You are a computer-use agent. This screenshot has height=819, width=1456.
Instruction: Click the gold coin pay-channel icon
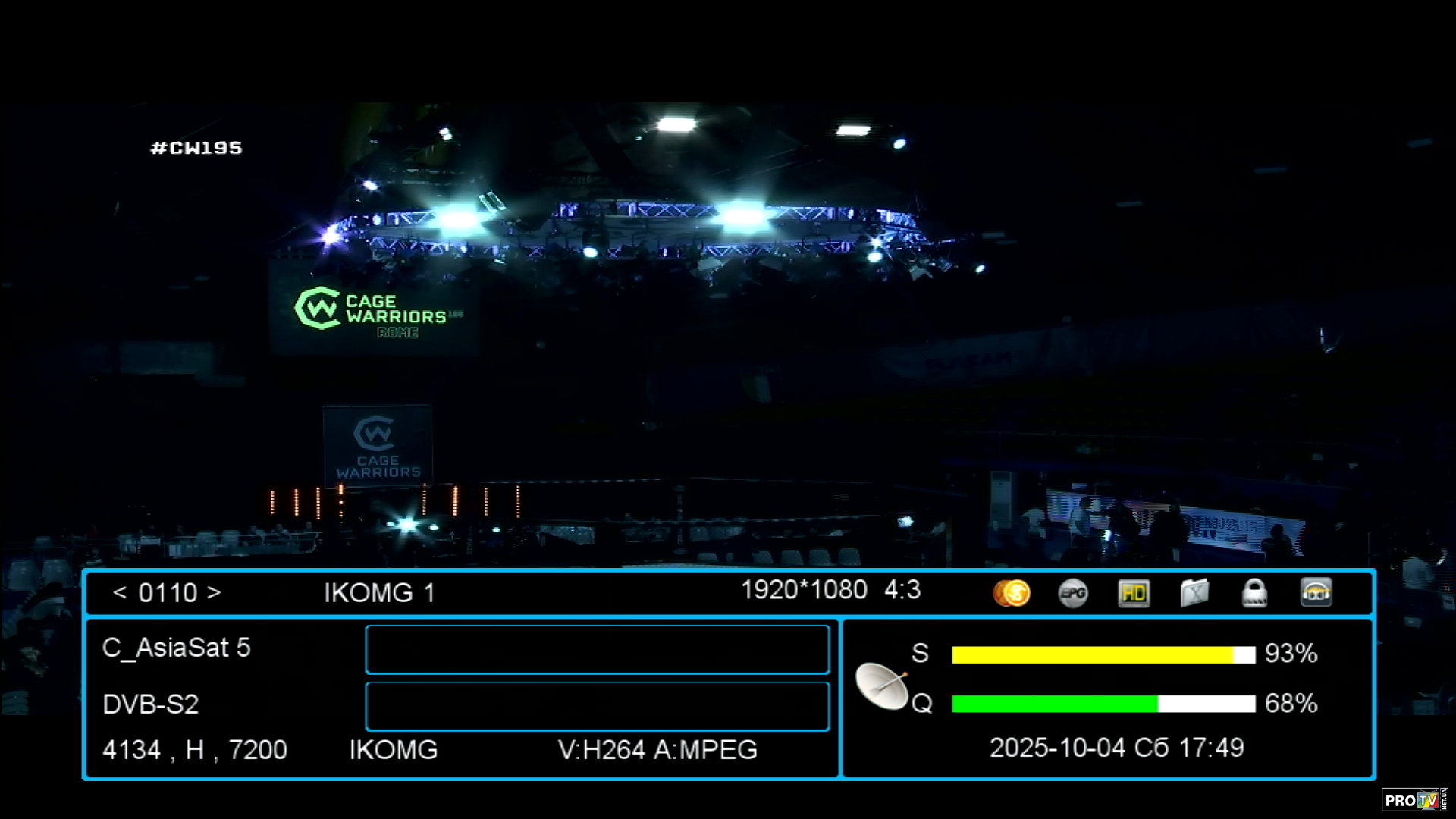(x=1012, y=593)
